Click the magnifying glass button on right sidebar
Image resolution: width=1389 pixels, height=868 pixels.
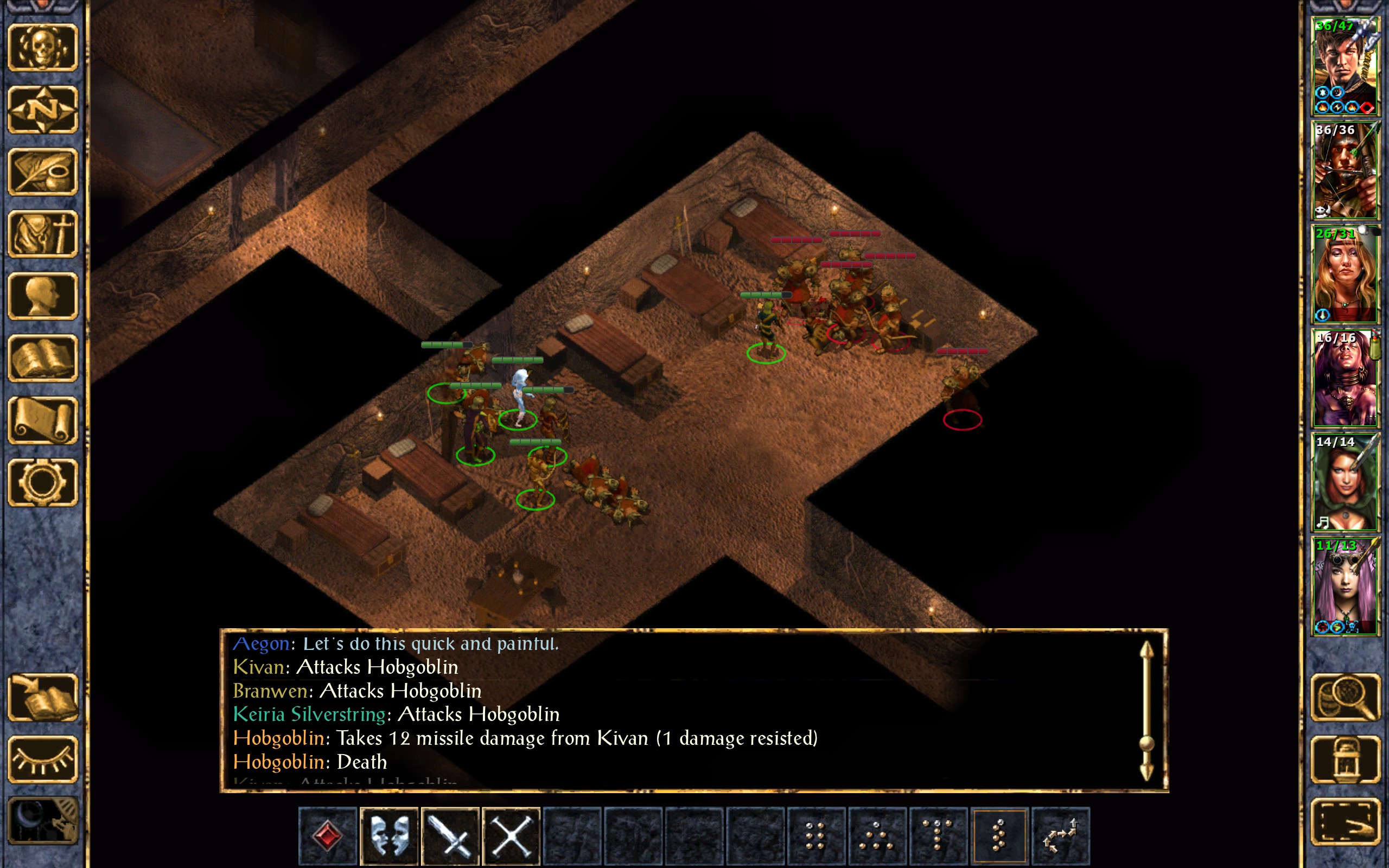[1345, 697]
